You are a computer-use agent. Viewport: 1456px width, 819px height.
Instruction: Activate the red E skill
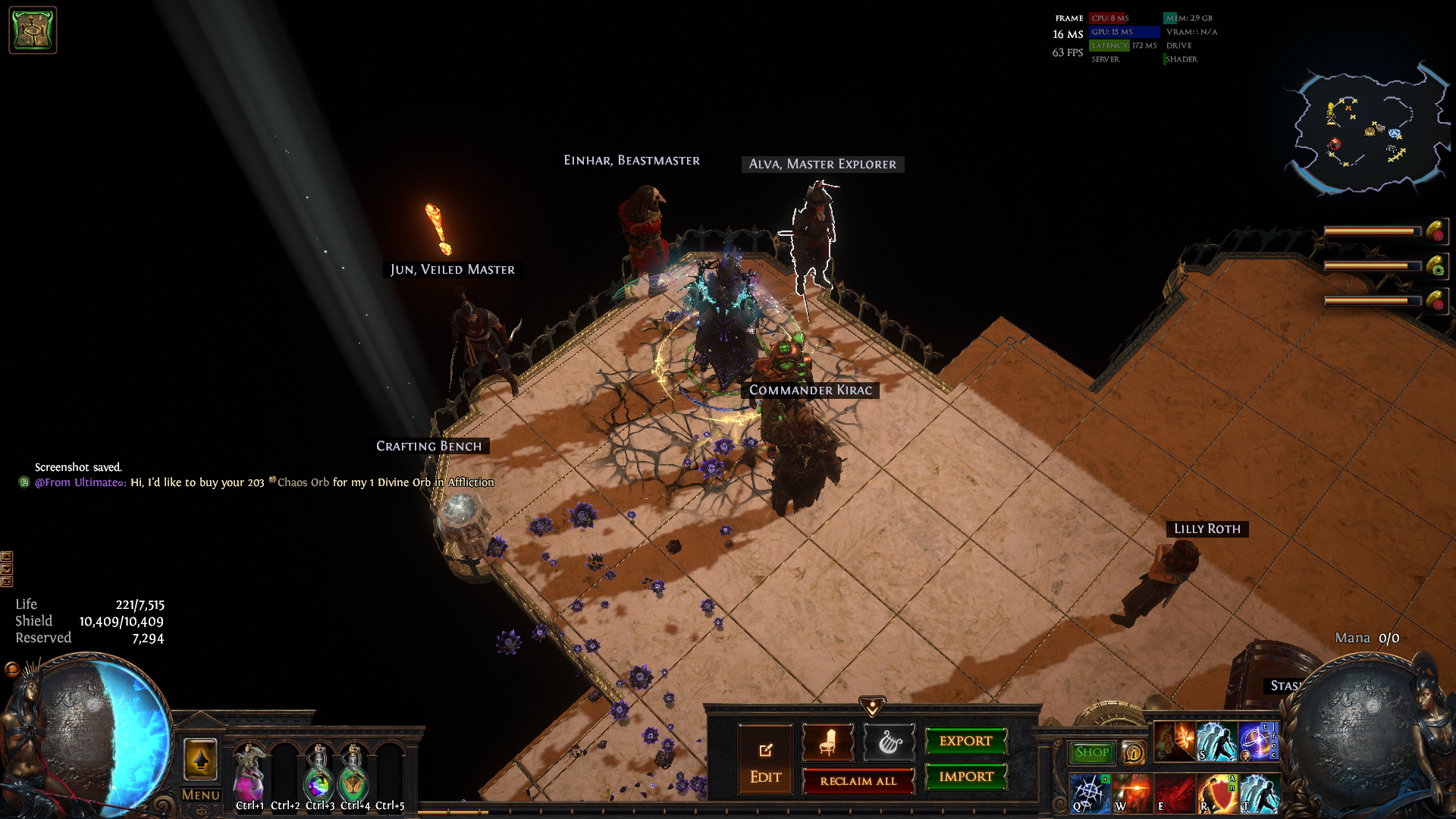point(1173,793)
